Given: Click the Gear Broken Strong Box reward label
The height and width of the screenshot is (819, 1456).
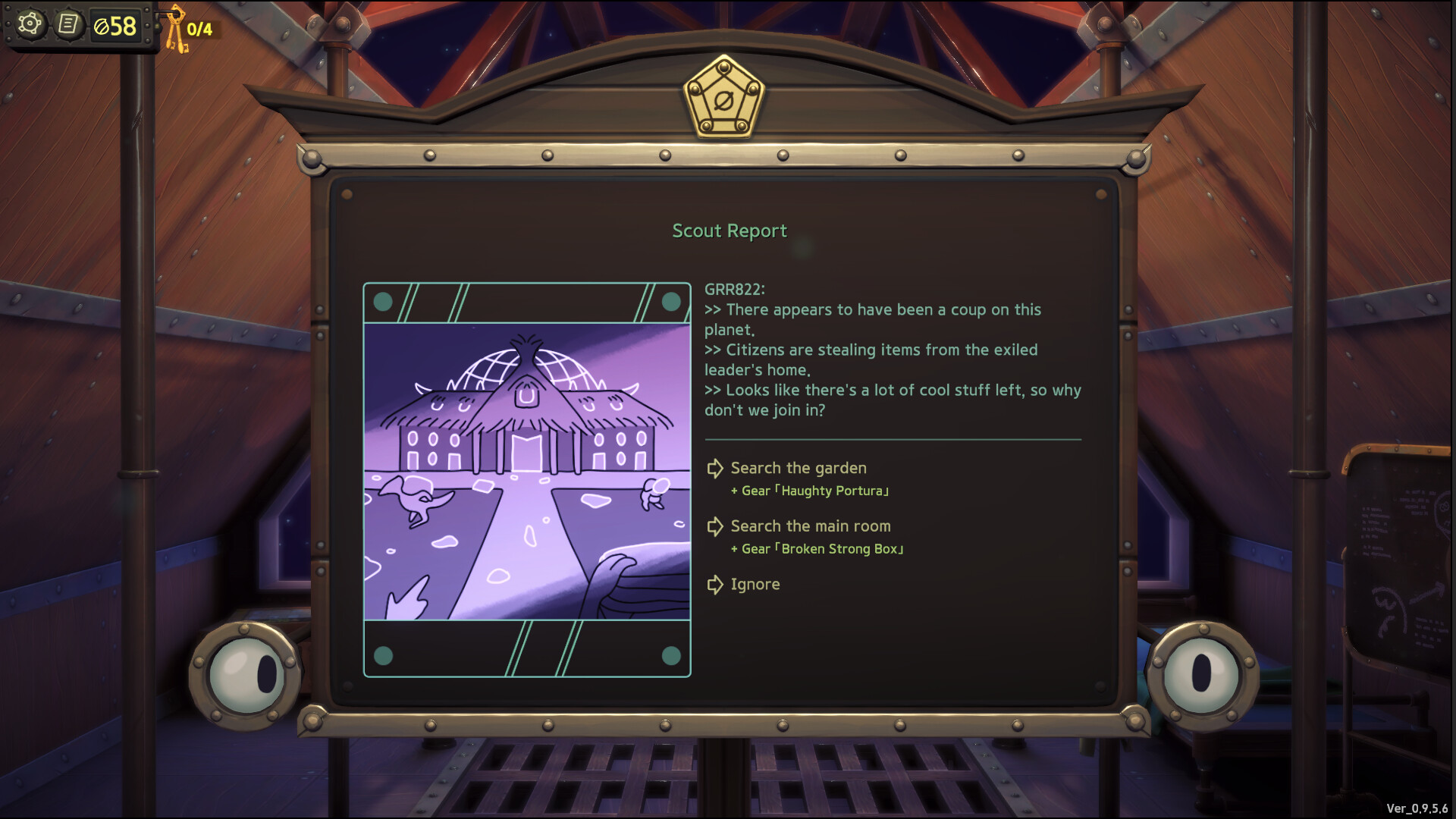Looking at the screenshot, I should pos(816,548).
